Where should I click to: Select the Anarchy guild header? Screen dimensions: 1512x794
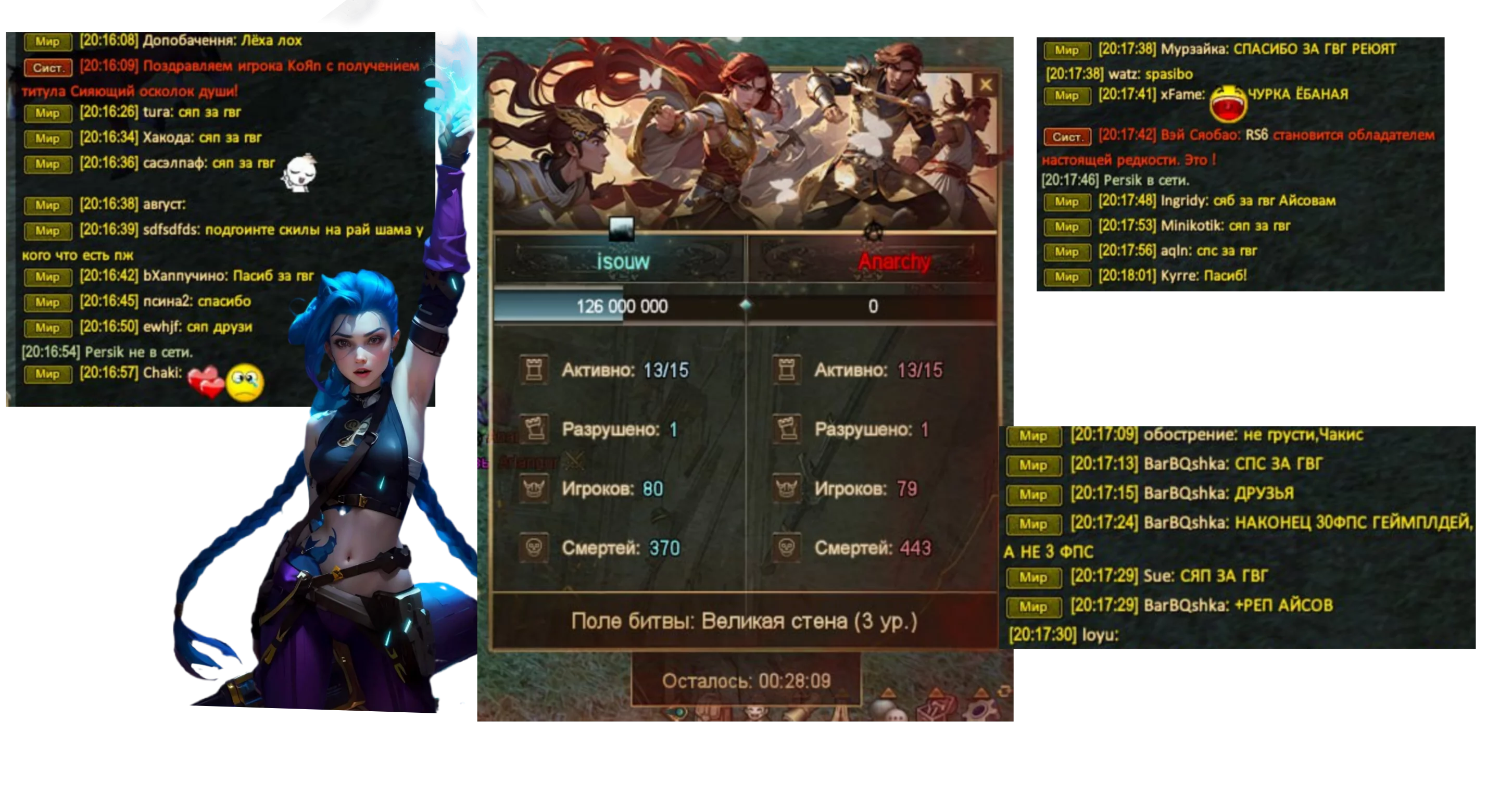[x=894, y=261]
